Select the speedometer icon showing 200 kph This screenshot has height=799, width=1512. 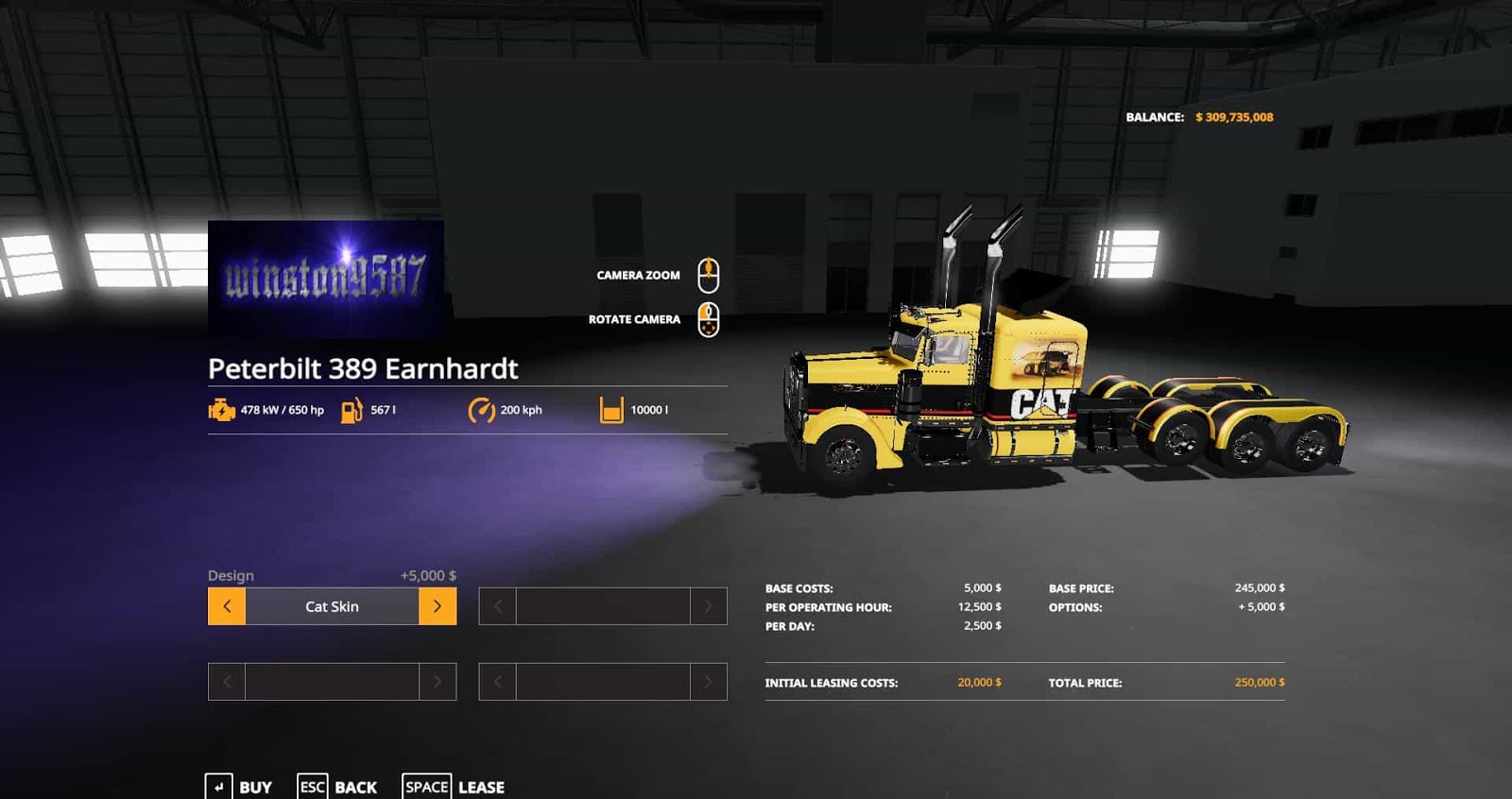(x=481, y=410)
